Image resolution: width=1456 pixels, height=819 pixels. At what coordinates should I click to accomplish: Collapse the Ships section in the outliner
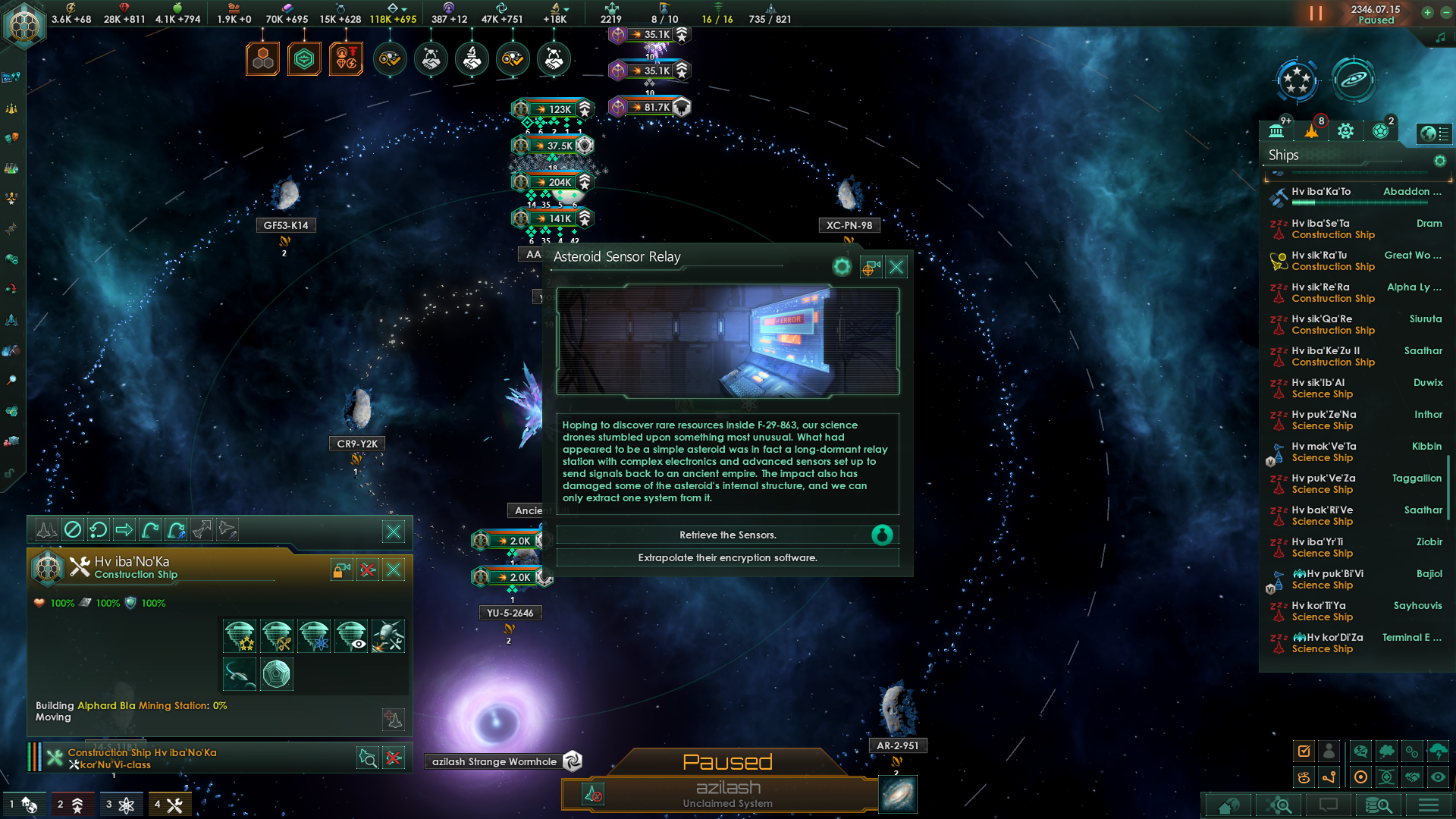pyautogui.click(x=1282, y=155)
